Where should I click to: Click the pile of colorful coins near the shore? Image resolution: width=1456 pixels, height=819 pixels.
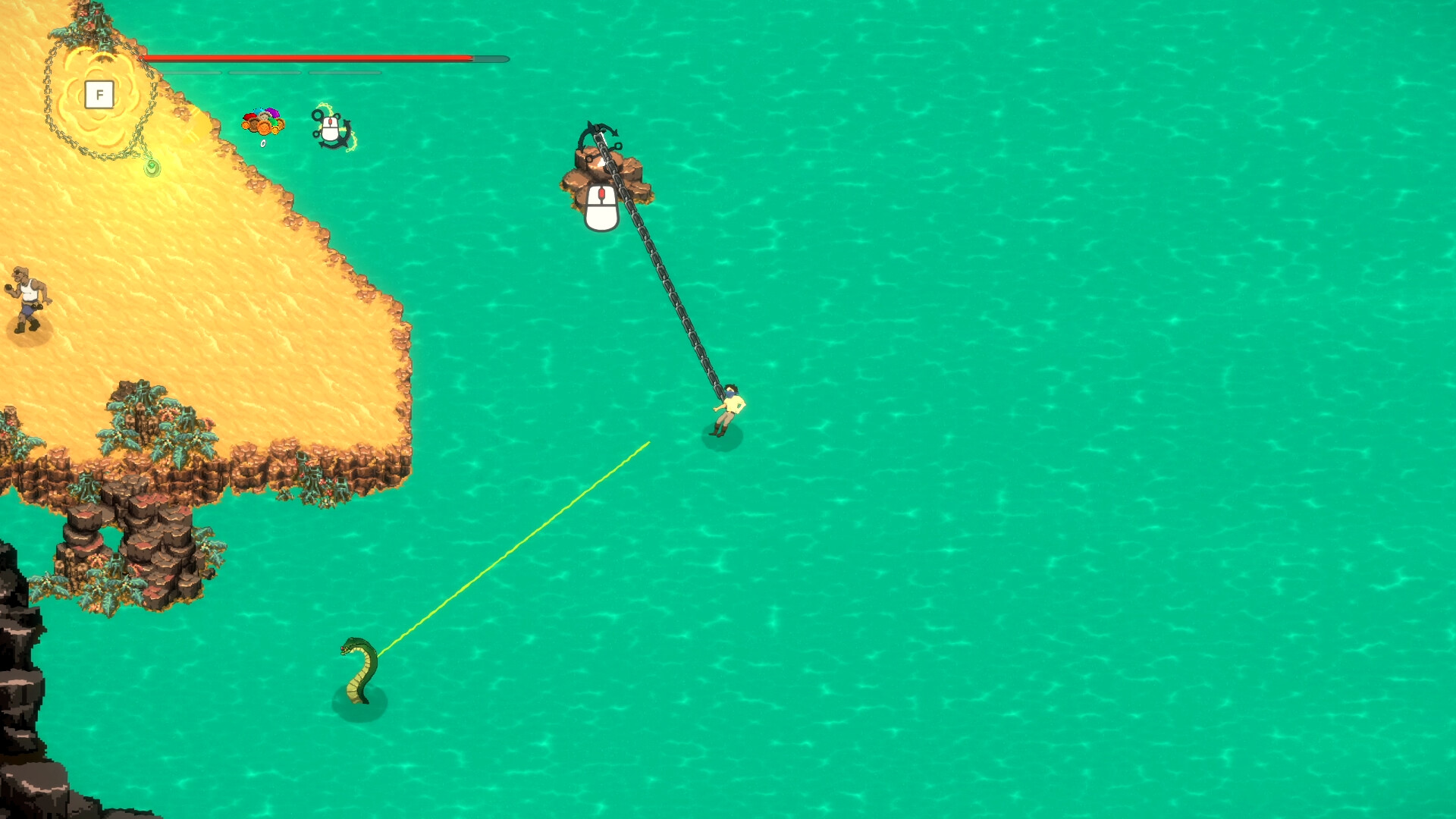[263, 123]
